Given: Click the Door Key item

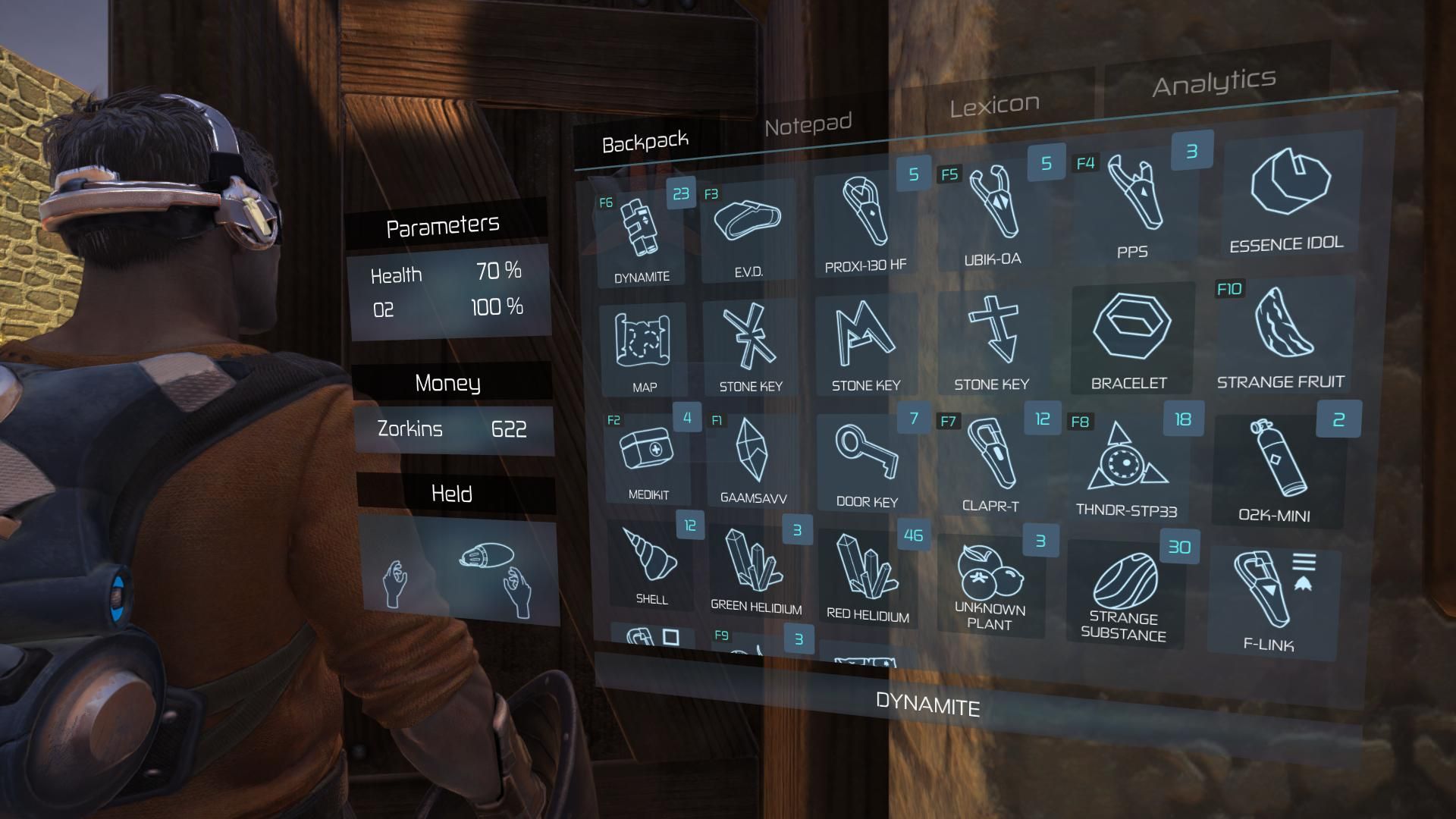Looking at the screenshot, I should (866, 459).
